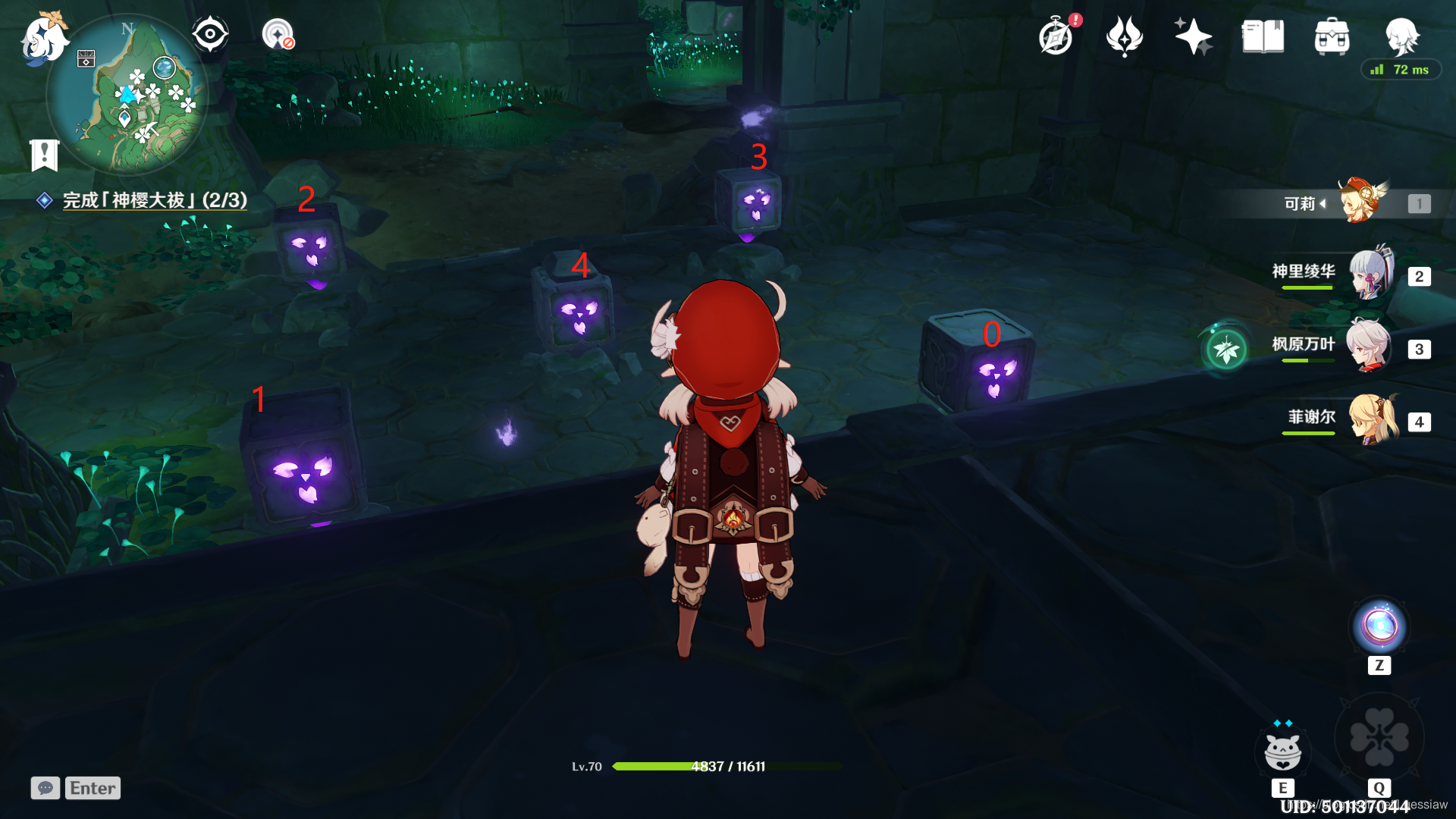Image resolution: width=1456 pixels, height=819 pixels.
Task: Open the events compass icon
Action: click(1056, 36)
